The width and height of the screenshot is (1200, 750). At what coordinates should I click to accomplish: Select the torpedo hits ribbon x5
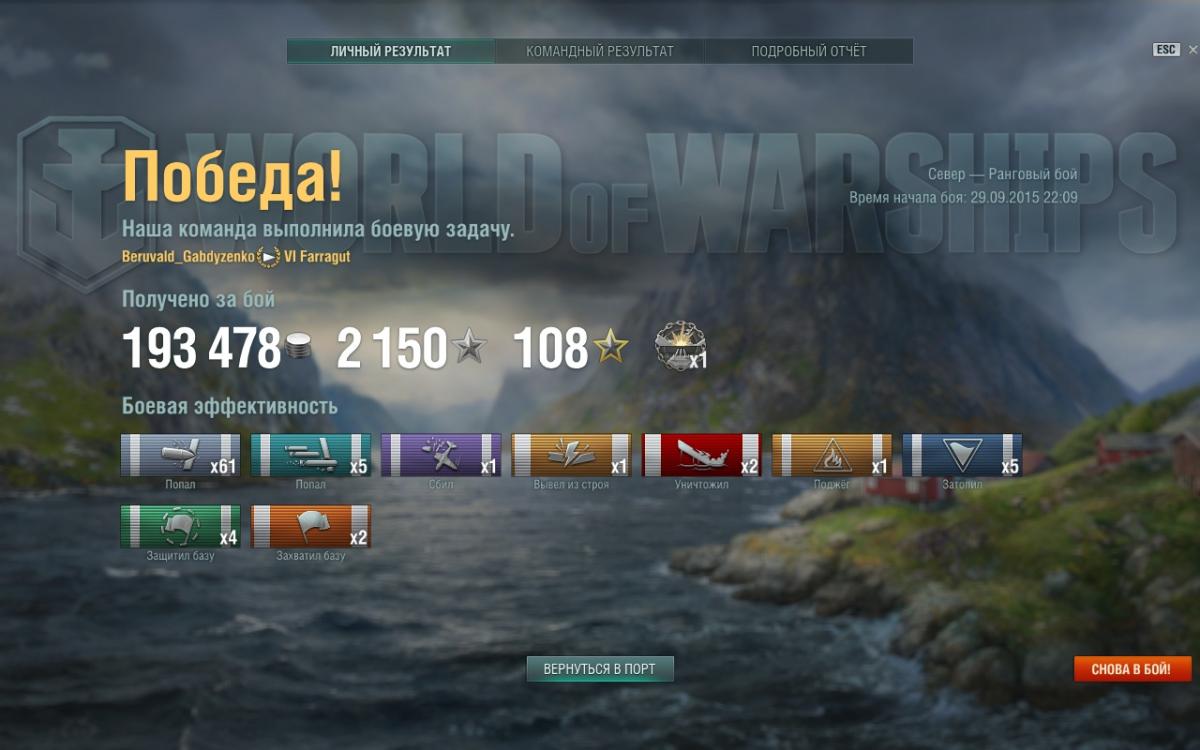click(311, 455)
